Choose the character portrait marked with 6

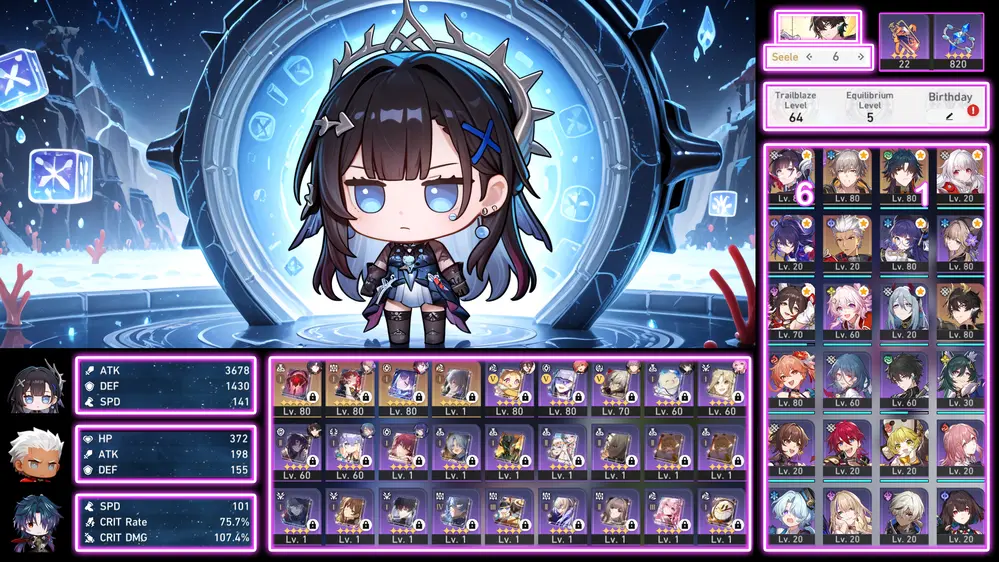click(792, 177)
